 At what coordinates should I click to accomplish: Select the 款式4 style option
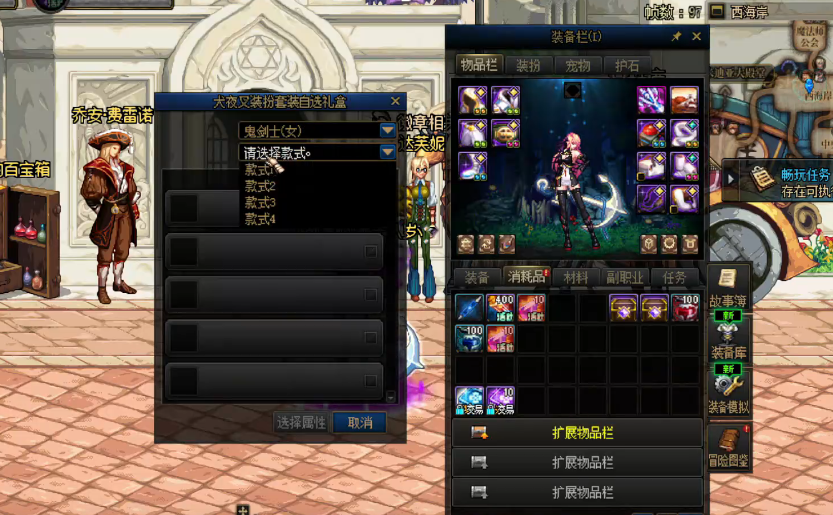[x=260, y=219]
